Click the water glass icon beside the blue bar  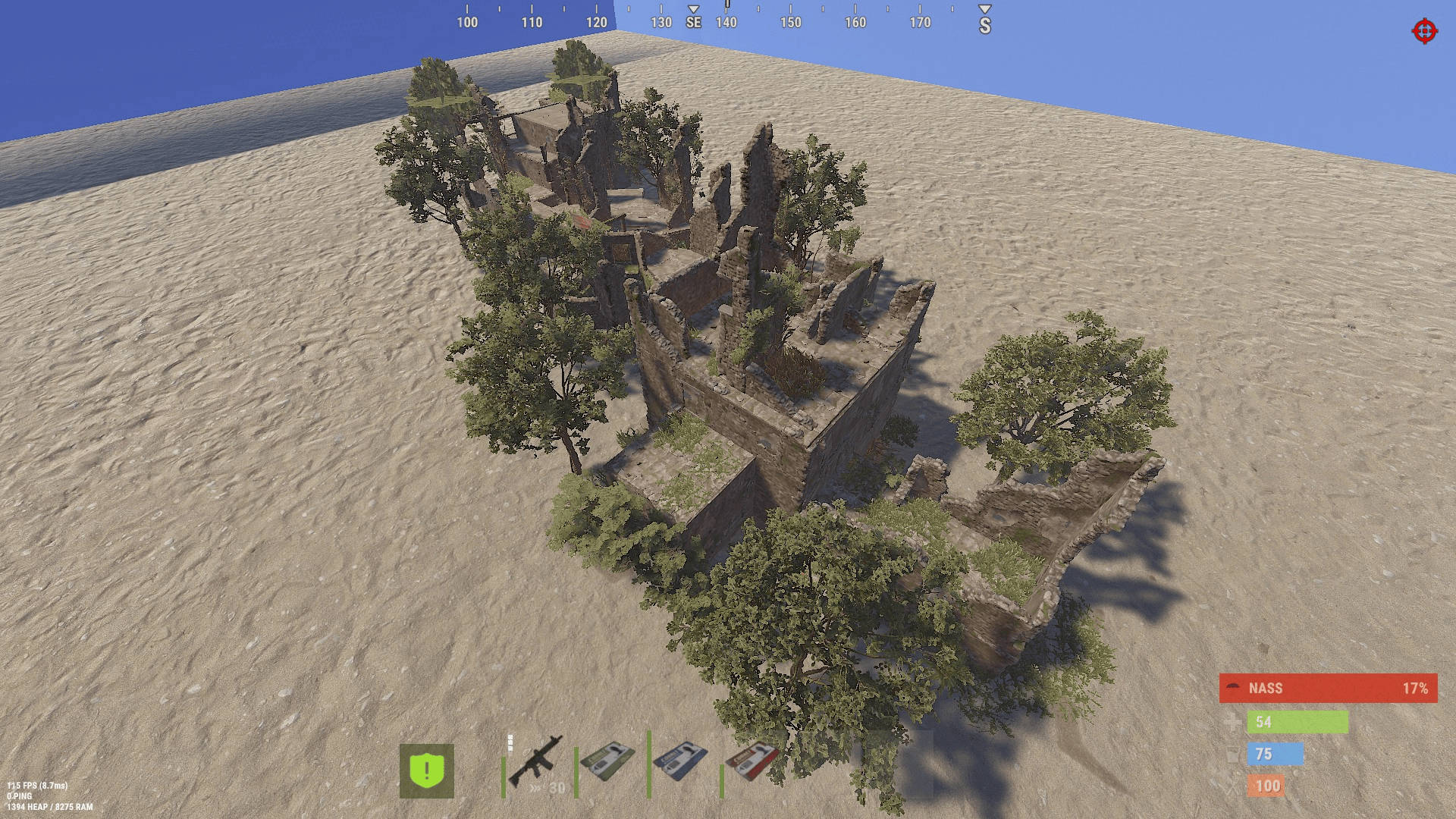[x=1234, y=754]
